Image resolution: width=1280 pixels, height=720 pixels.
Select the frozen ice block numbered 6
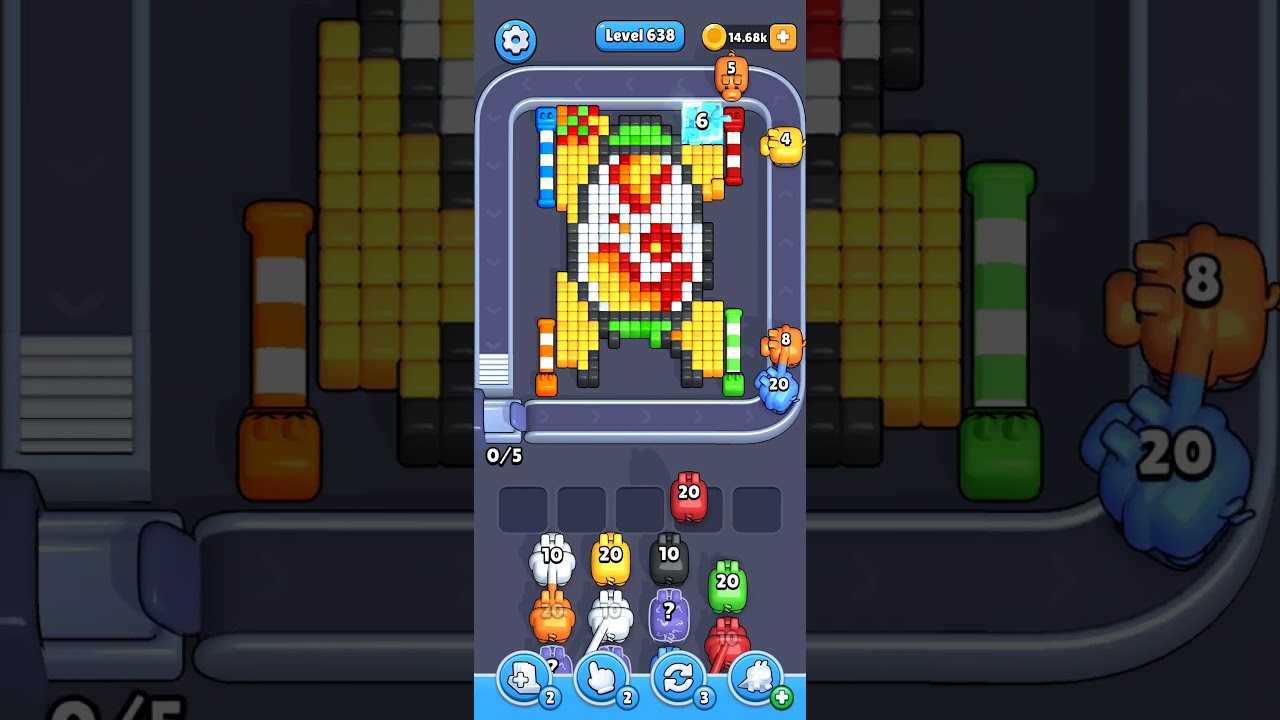coord(701,124)
